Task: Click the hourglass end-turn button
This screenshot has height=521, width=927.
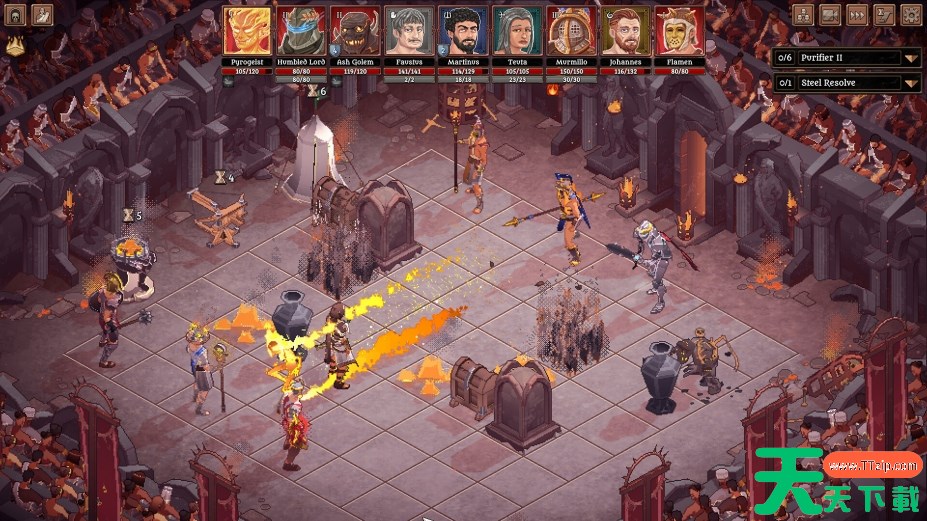Action: (884, 14)
